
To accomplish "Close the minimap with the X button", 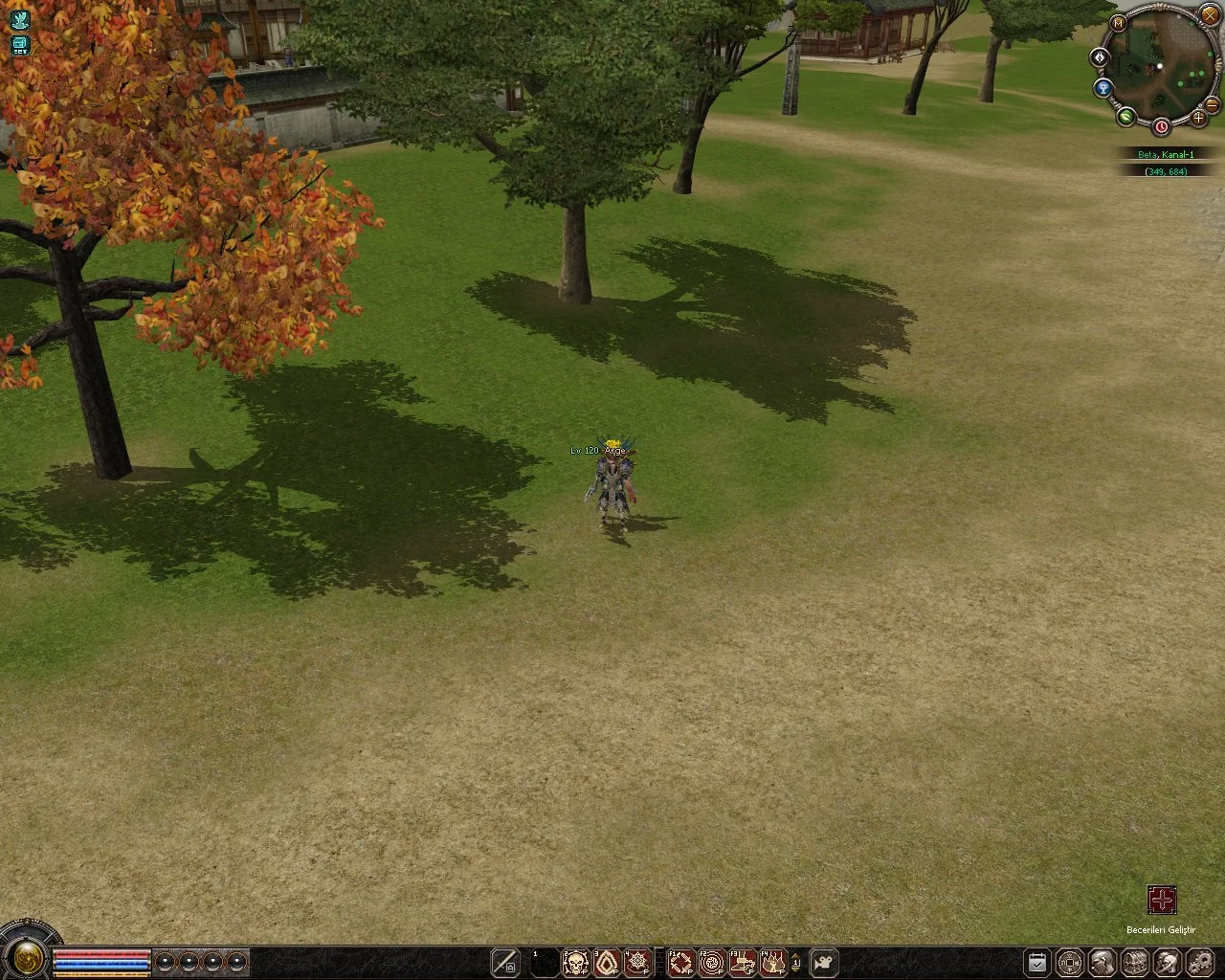I will [x=1211, y=16].
